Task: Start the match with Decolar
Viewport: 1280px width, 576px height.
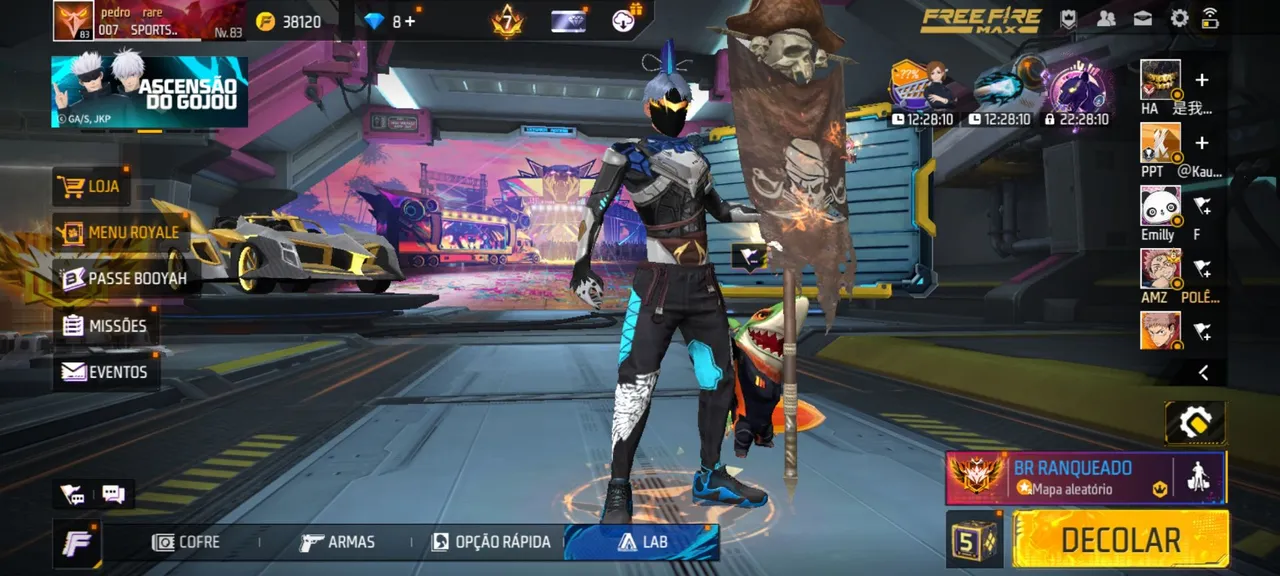Action: click(x=1120, y=539)
